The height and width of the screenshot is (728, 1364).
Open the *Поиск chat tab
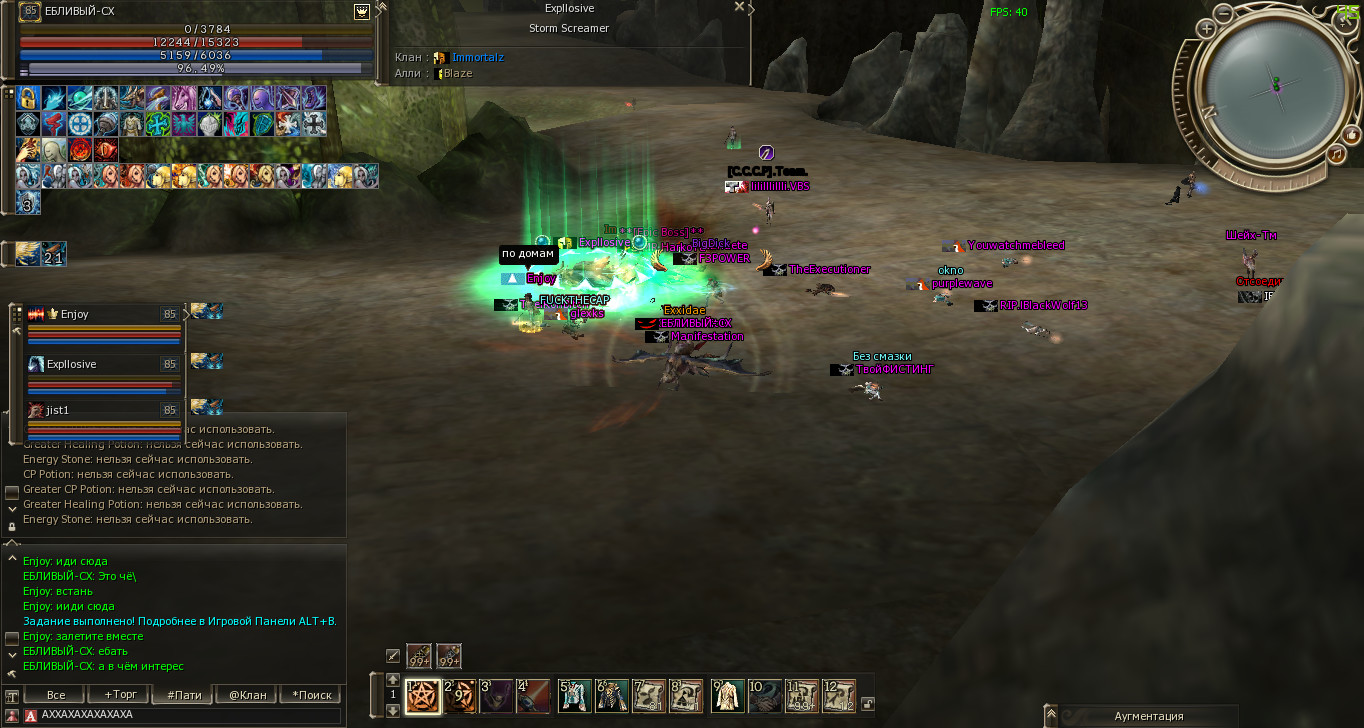click(311, 695)
